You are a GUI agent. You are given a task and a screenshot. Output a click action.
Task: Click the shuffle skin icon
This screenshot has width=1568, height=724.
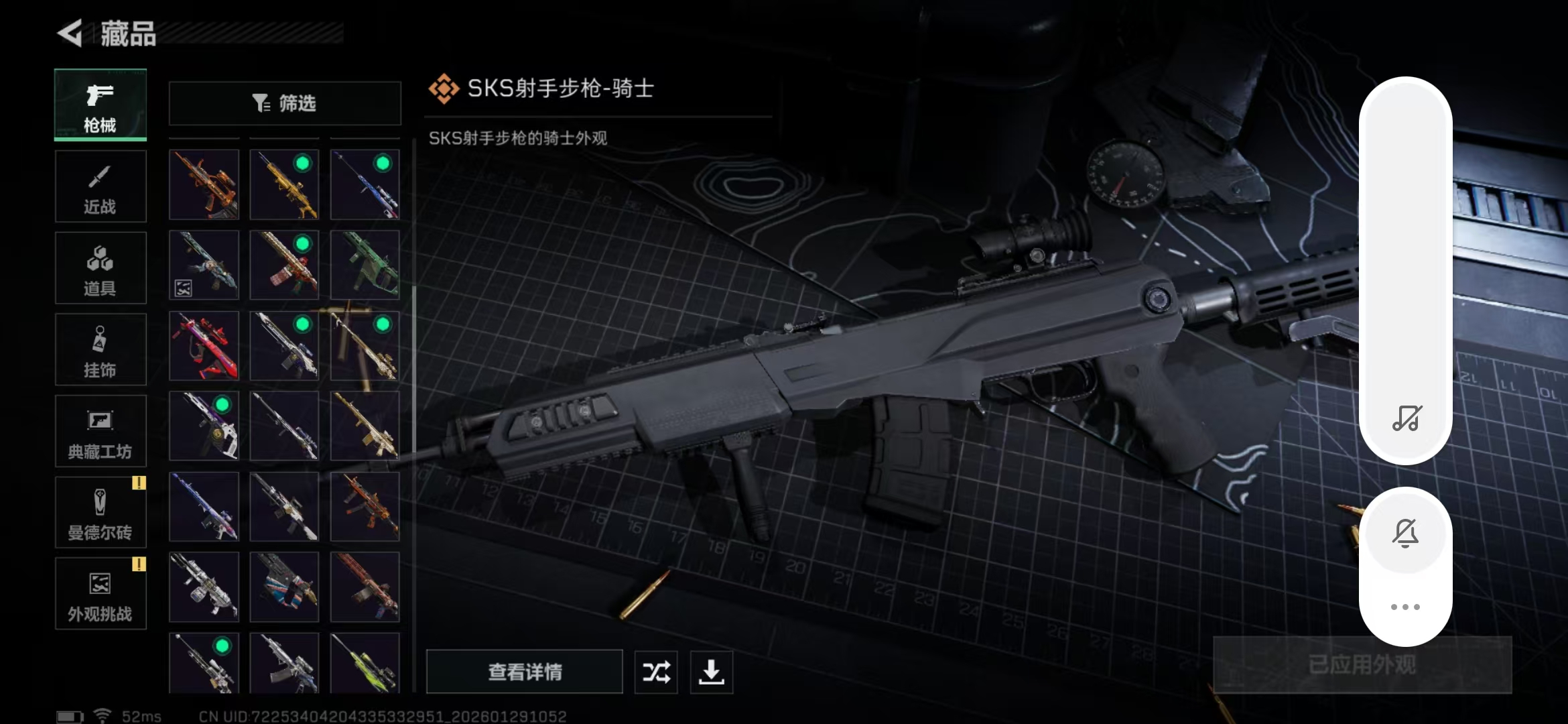[x=655, y=672]
